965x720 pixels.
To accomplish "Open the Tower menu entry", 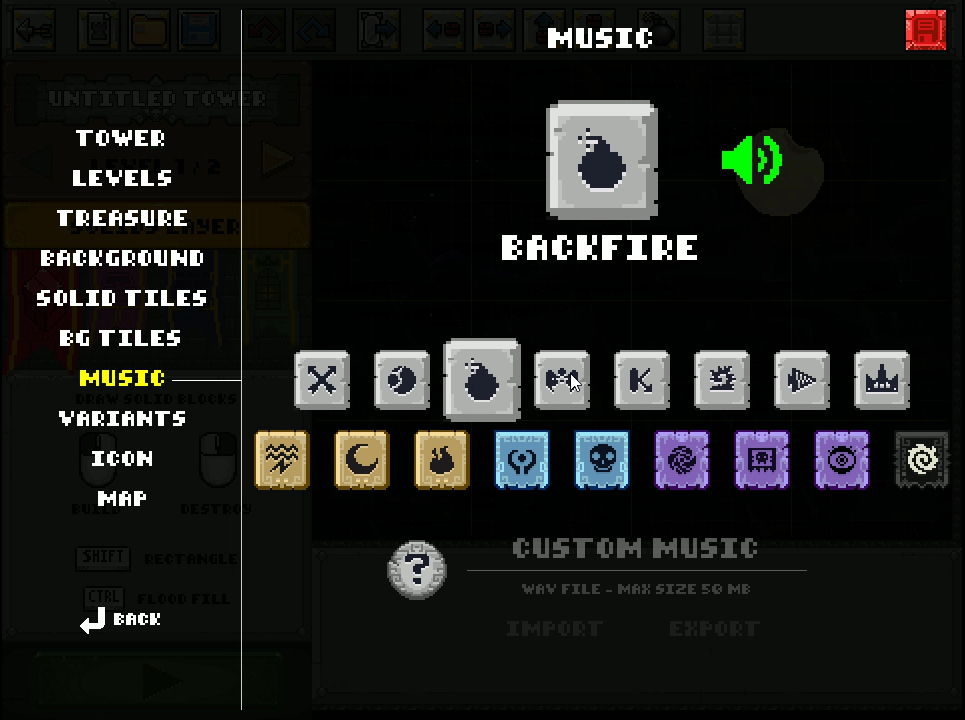I will pyautogui.click(x=121, y=138).
